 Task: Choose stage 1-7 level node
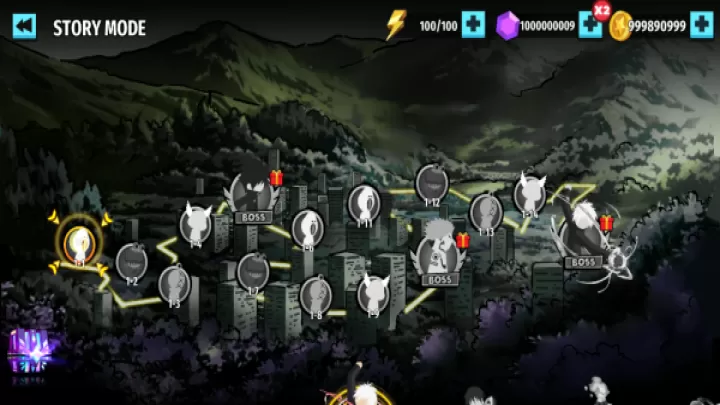point(252,271)
